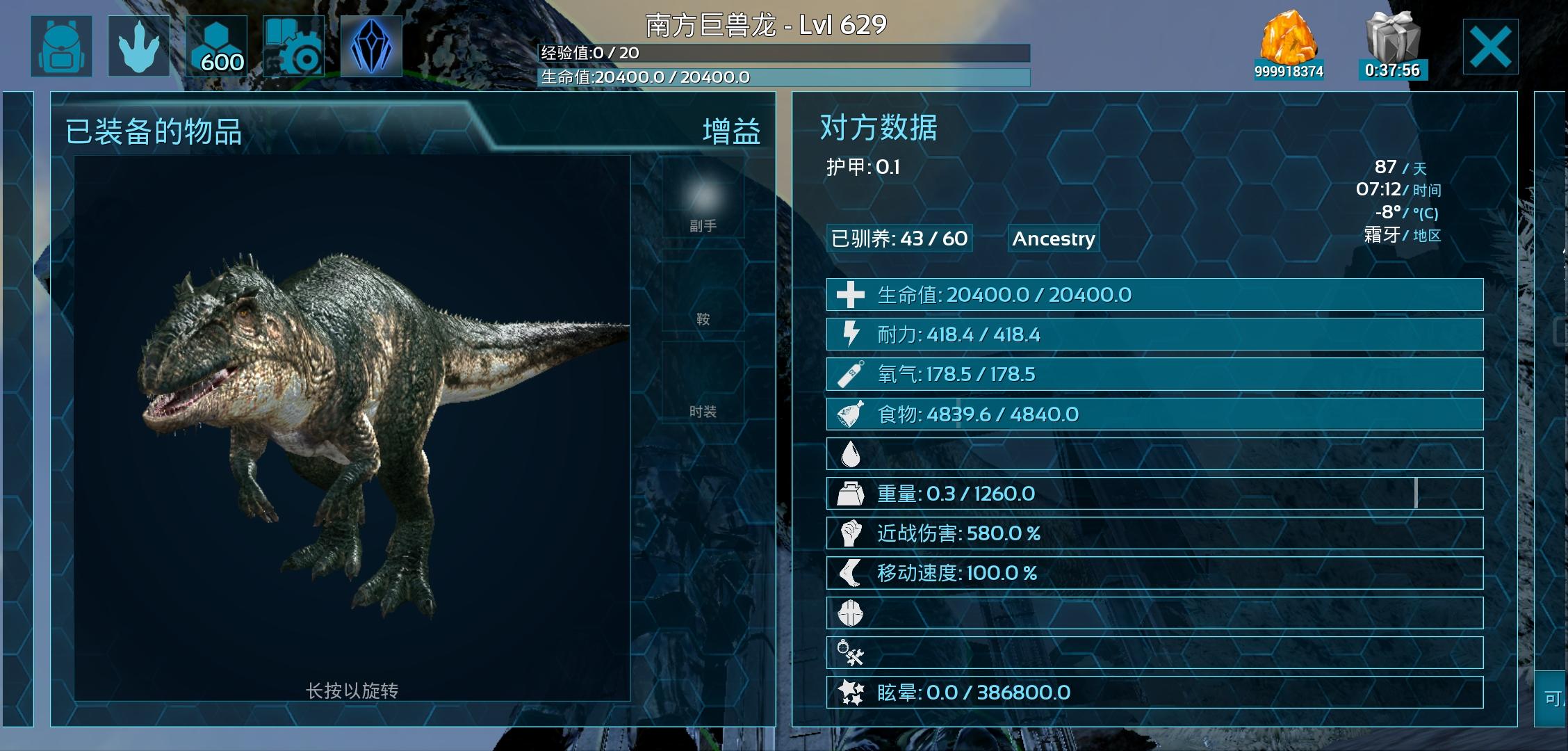Select the blue crystal tab
Viewport: 1568px width, 751px height.
(371, 46)
